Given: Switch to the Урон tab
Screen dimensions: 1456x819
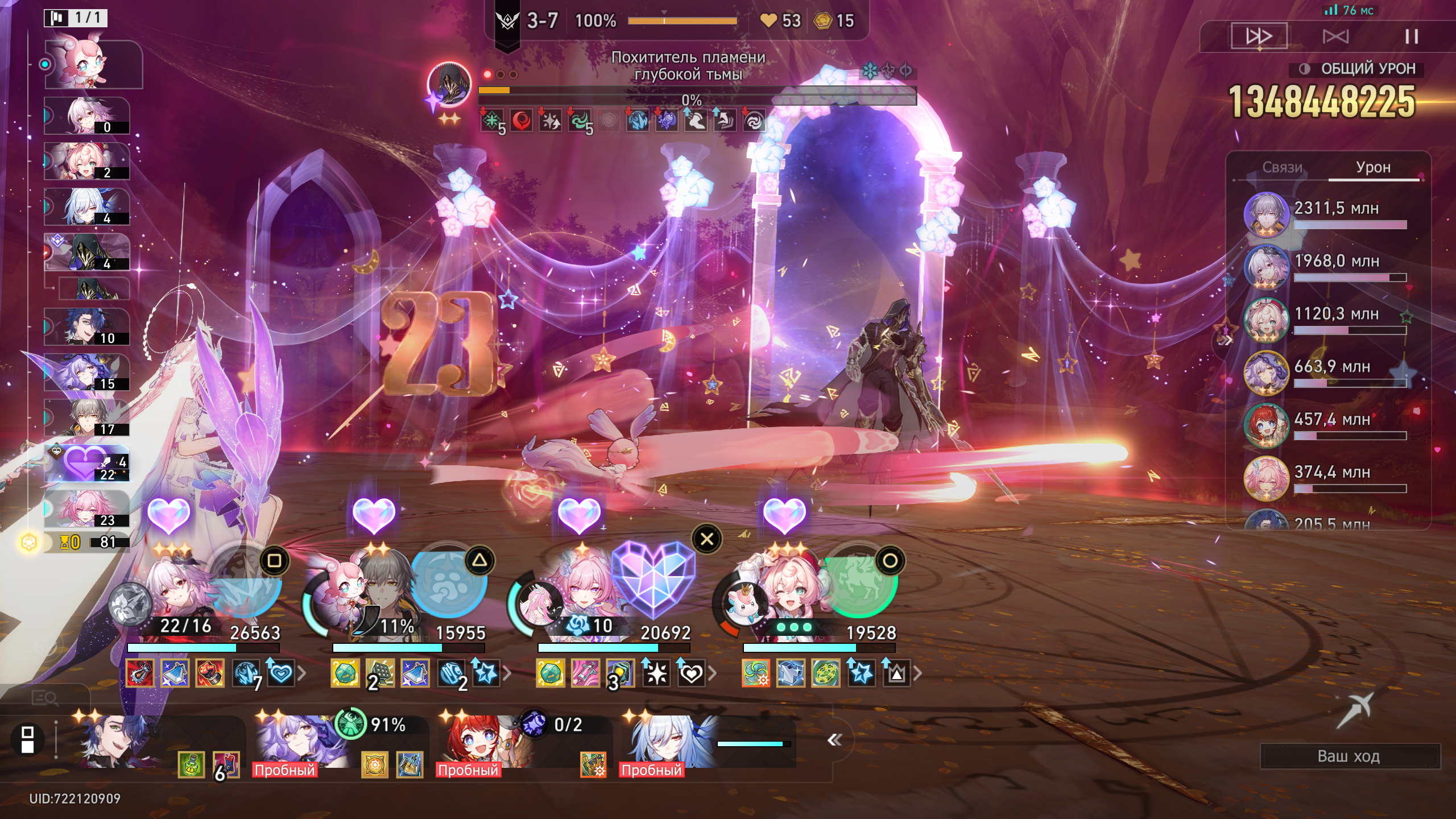Looking at the screenshot, I should (x=1373, y=167).
